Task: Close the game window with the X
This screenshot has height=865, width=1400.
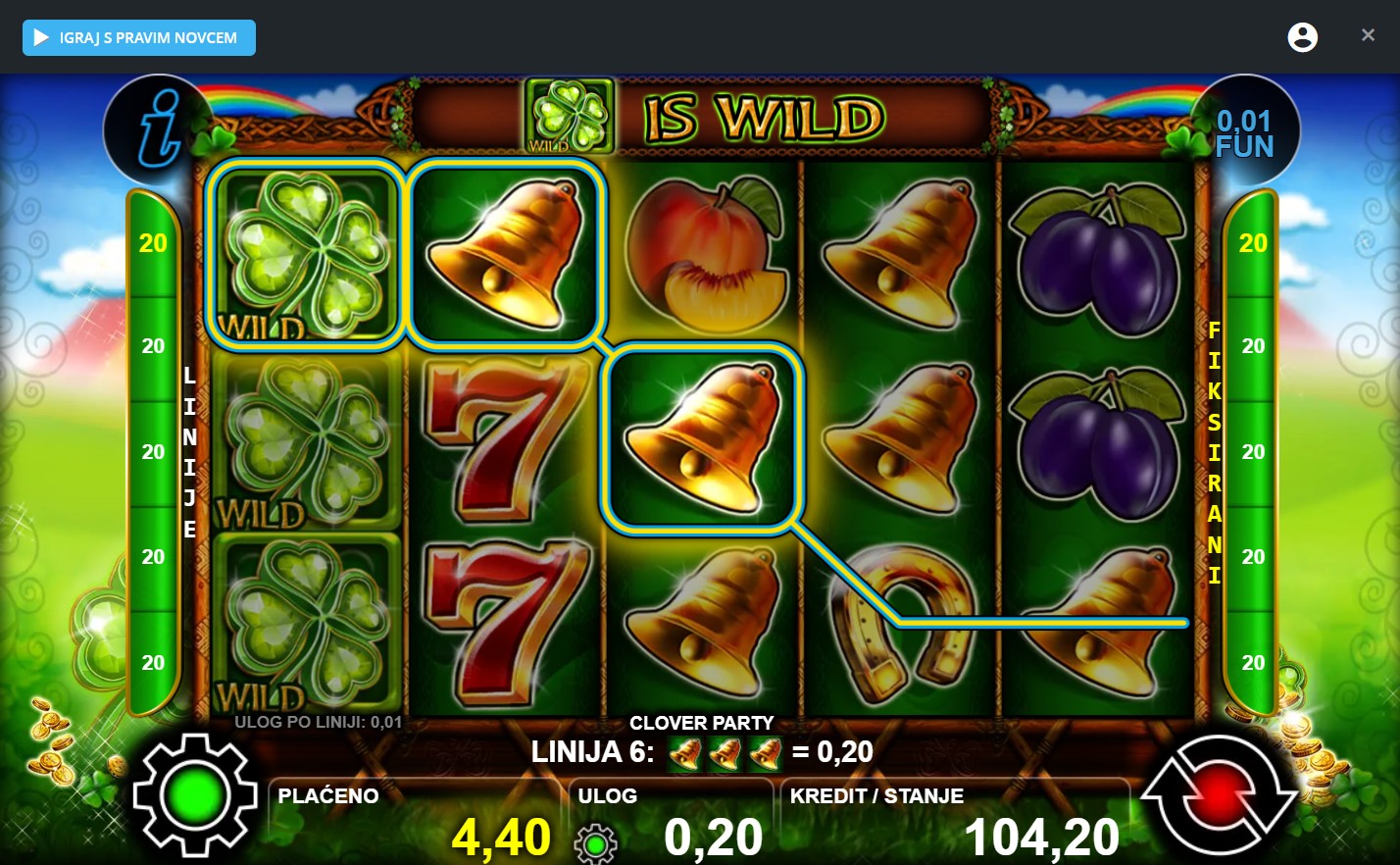Action: (1368, 35)
